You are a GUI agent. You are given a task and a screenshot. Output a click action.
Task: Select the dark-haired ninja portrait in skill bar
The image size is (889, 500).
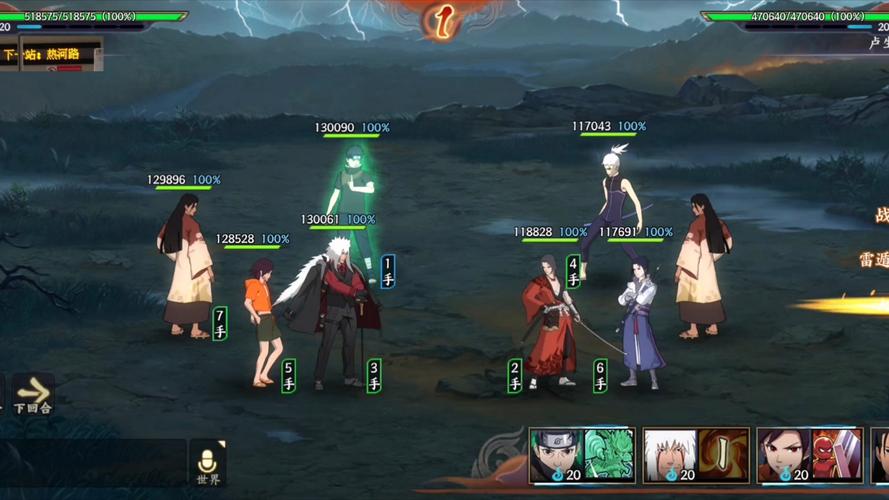click(782, 454)
